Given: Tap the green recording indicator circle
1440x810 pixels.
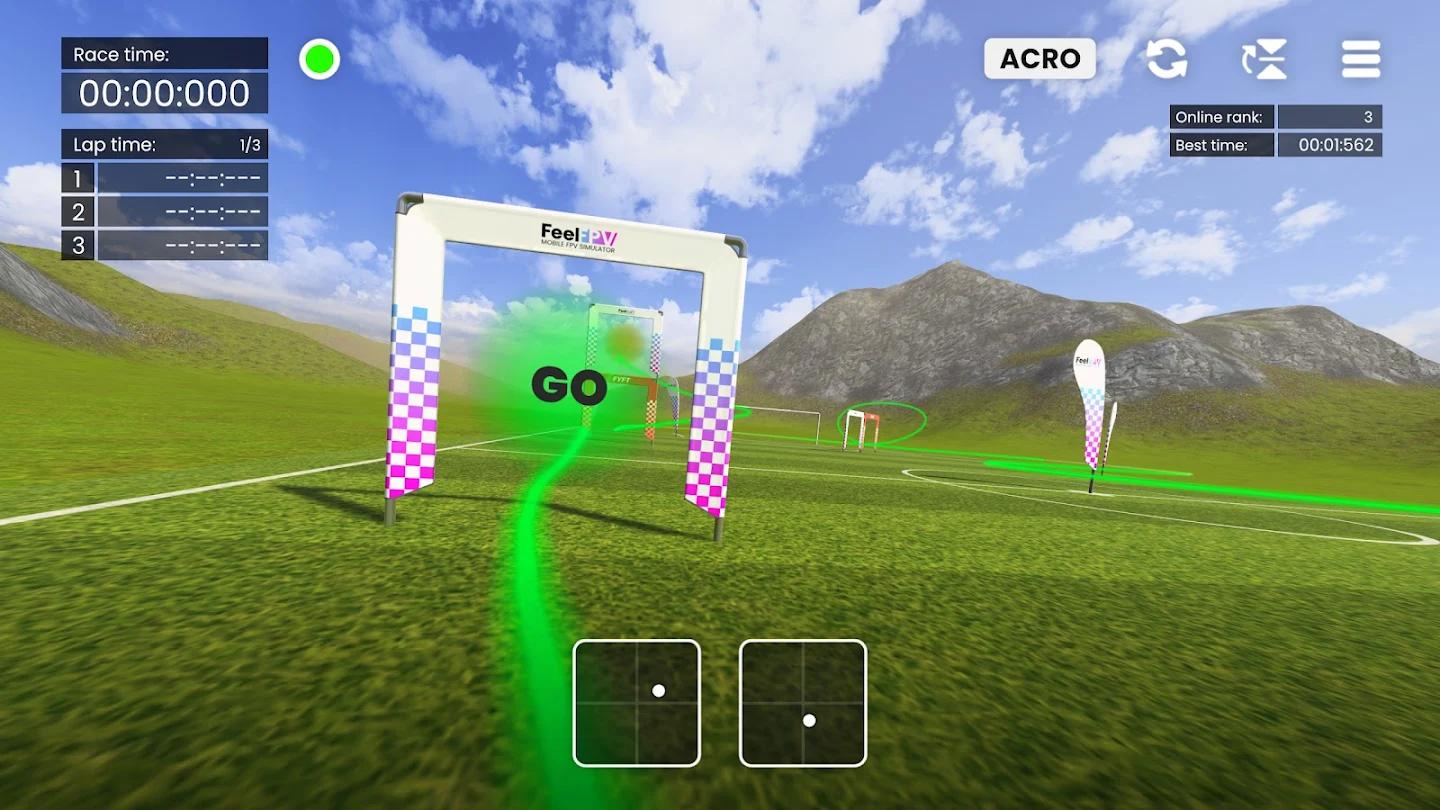Looking at the screenshot, I should click(x=320, y=60).
